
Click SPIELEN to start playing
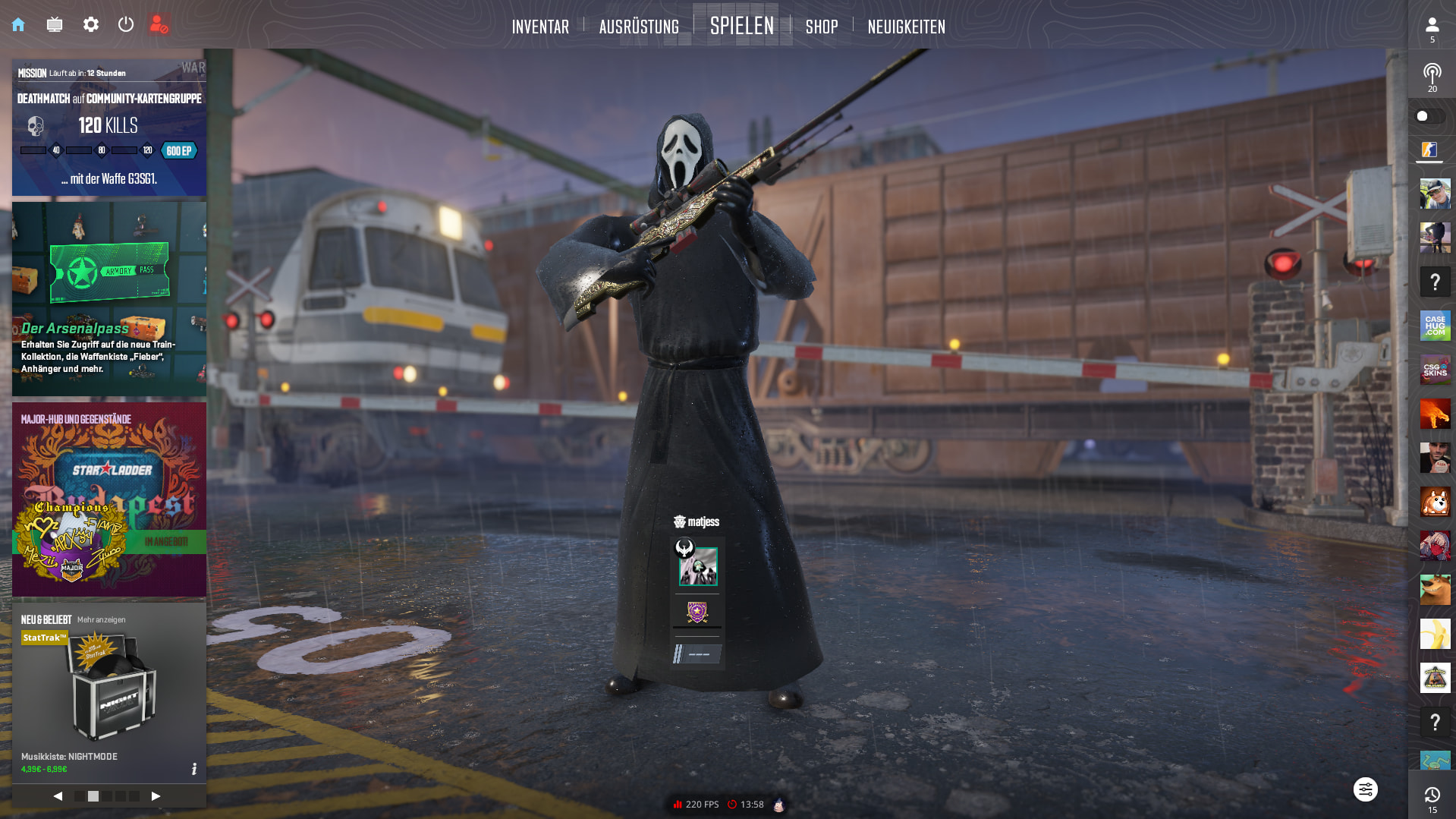coord(742,26)
